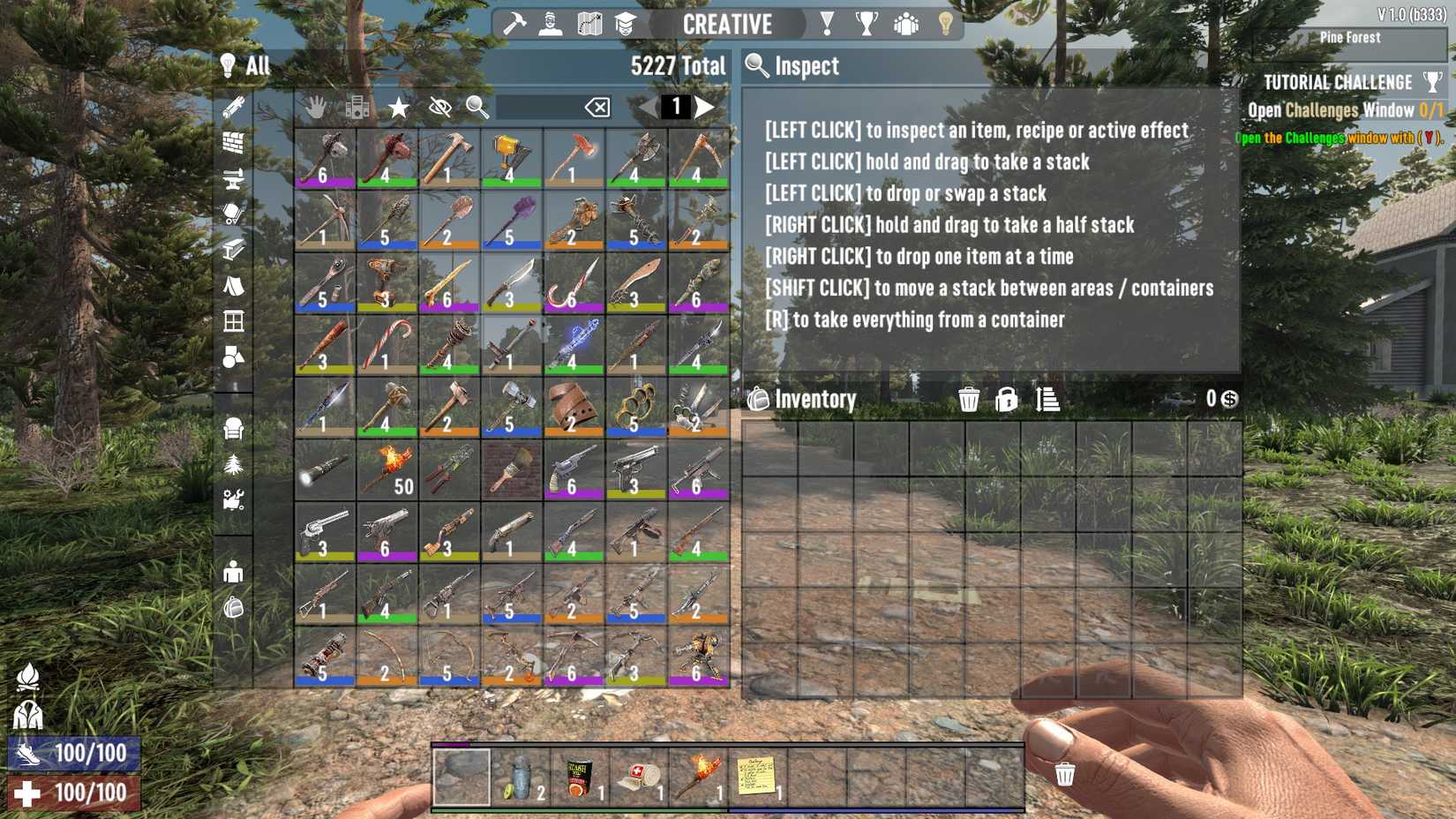Toggle the favorites star filter
The height and width of the screenshot is (819, 1456).
coord(397,108)
